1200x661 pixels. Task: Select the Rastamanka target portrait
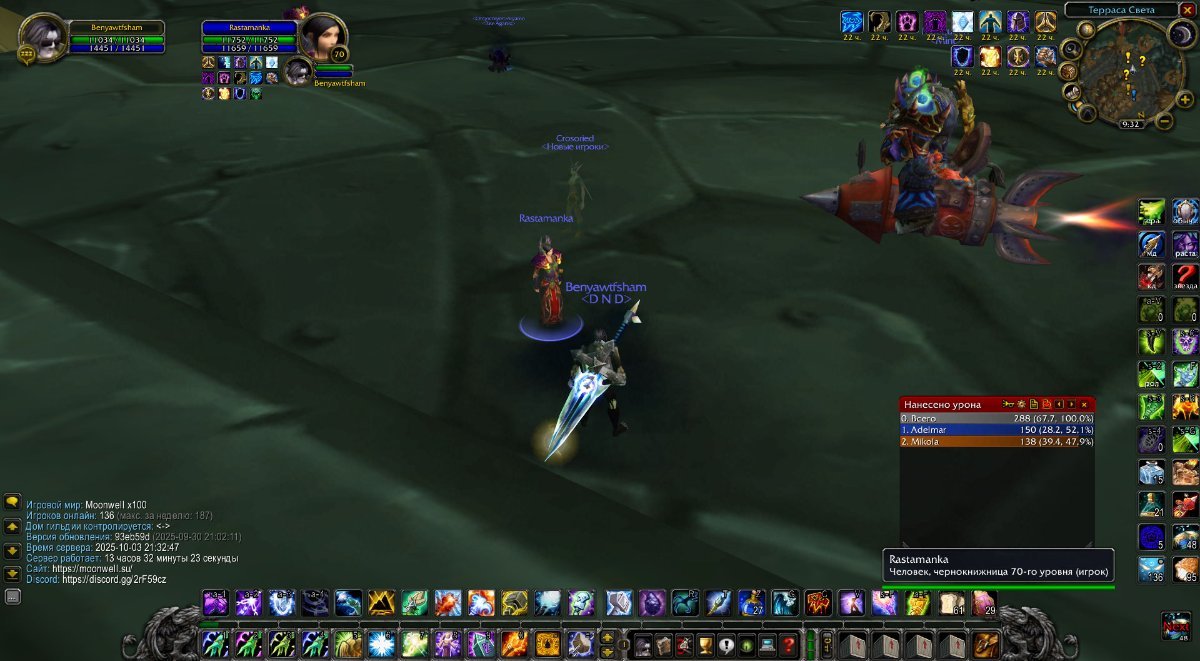[321, 37]
